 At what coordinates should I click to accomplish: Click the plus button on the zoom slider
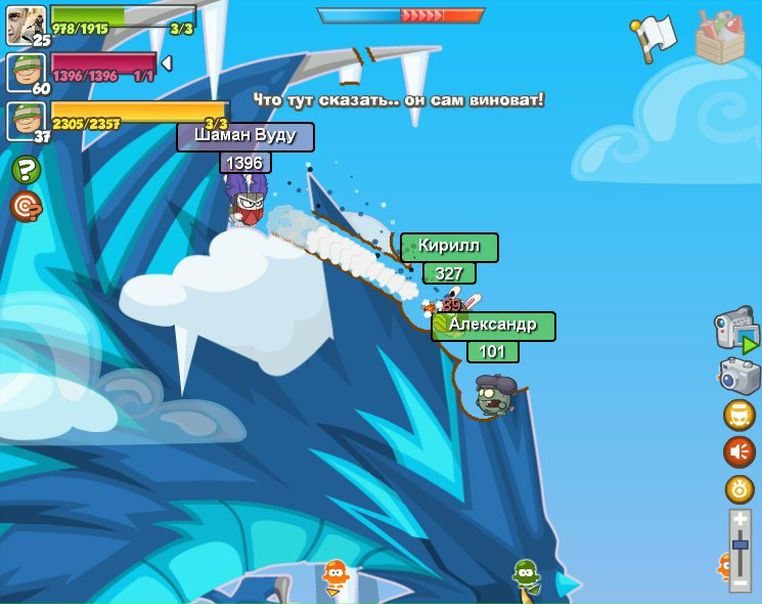pos(740,519)
